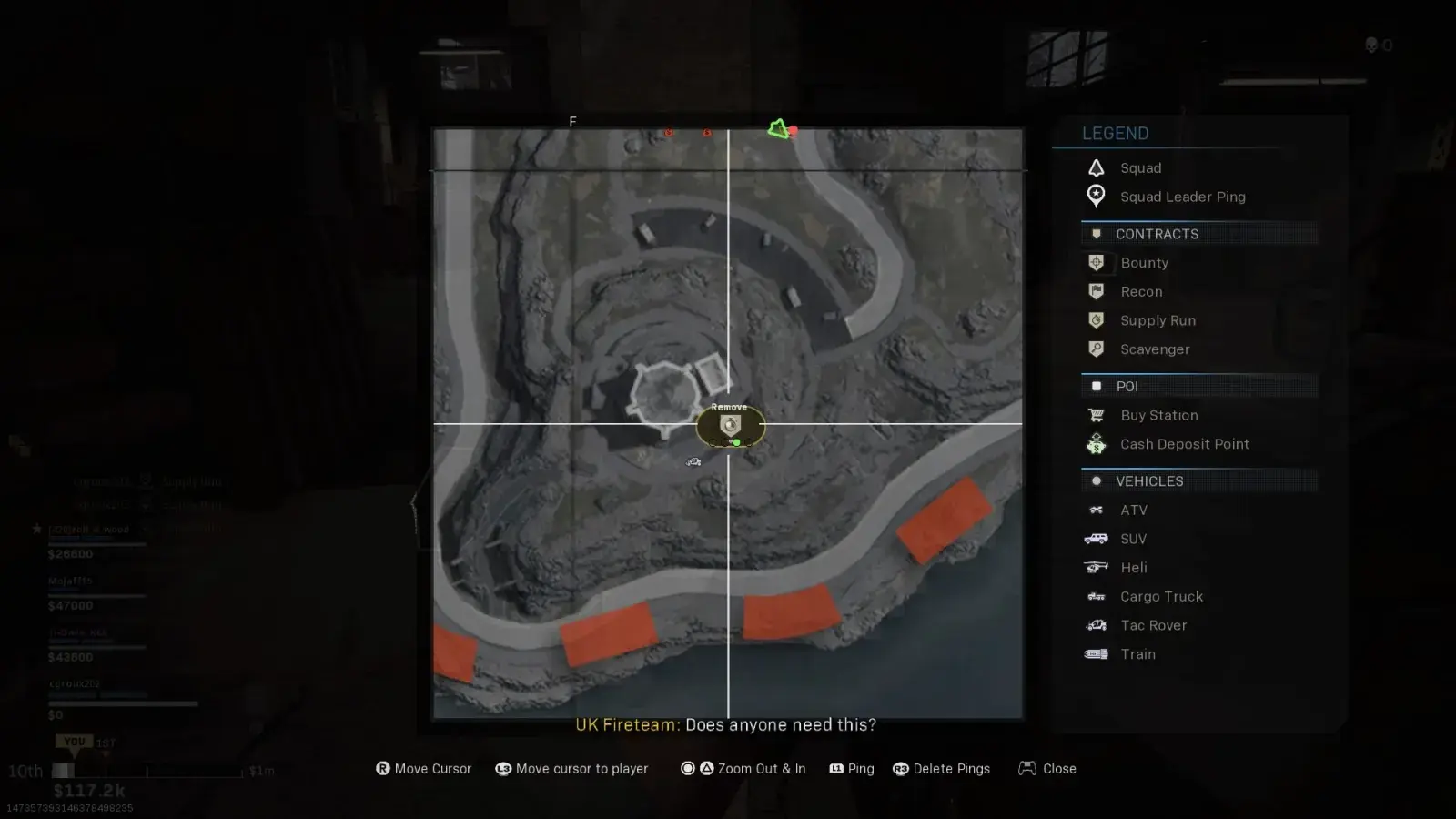This screenshot has width=1456, height=819.
Task: Select the ATV icon in the legend
Action: click(x=1097, y=510)
